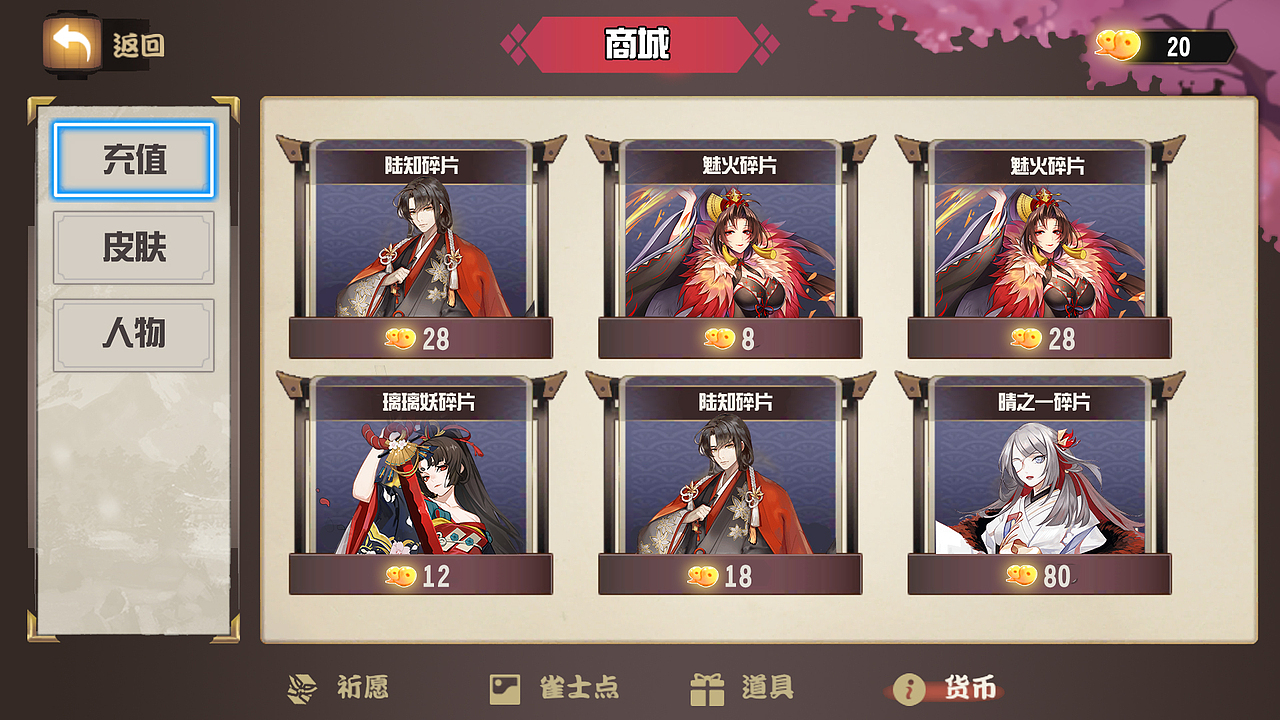Switch to the 人物 tab
The height and width of the screenshot is (720, 1280).
(x=133, y=333)
